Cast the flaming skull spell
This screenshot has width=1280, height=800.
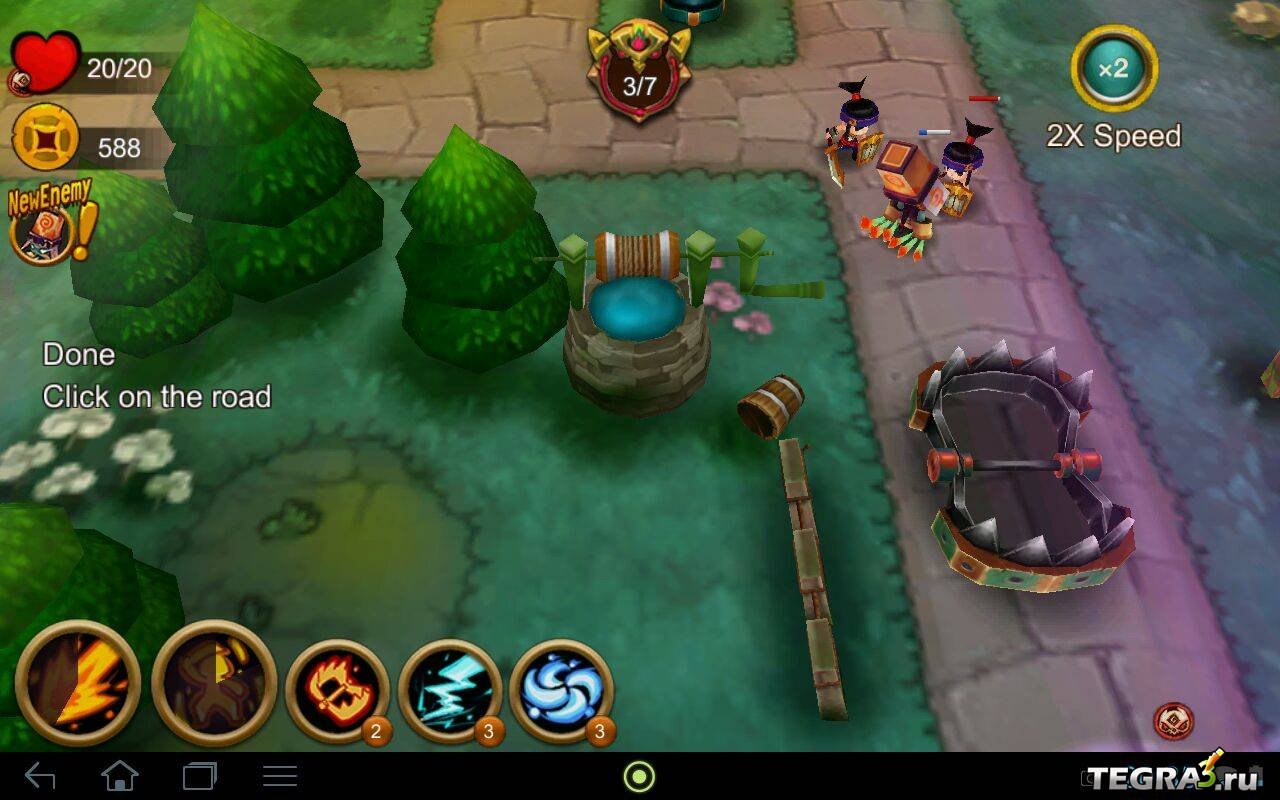(337, 690)
